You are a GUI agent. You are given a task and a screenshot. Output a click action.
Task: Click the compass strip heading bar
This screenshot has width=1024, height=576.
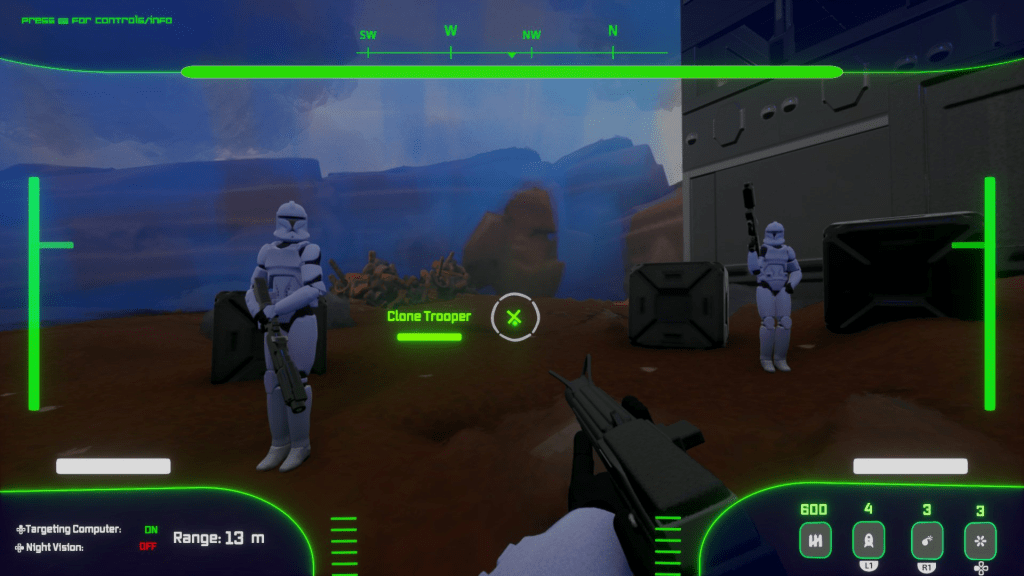(511, 43)
